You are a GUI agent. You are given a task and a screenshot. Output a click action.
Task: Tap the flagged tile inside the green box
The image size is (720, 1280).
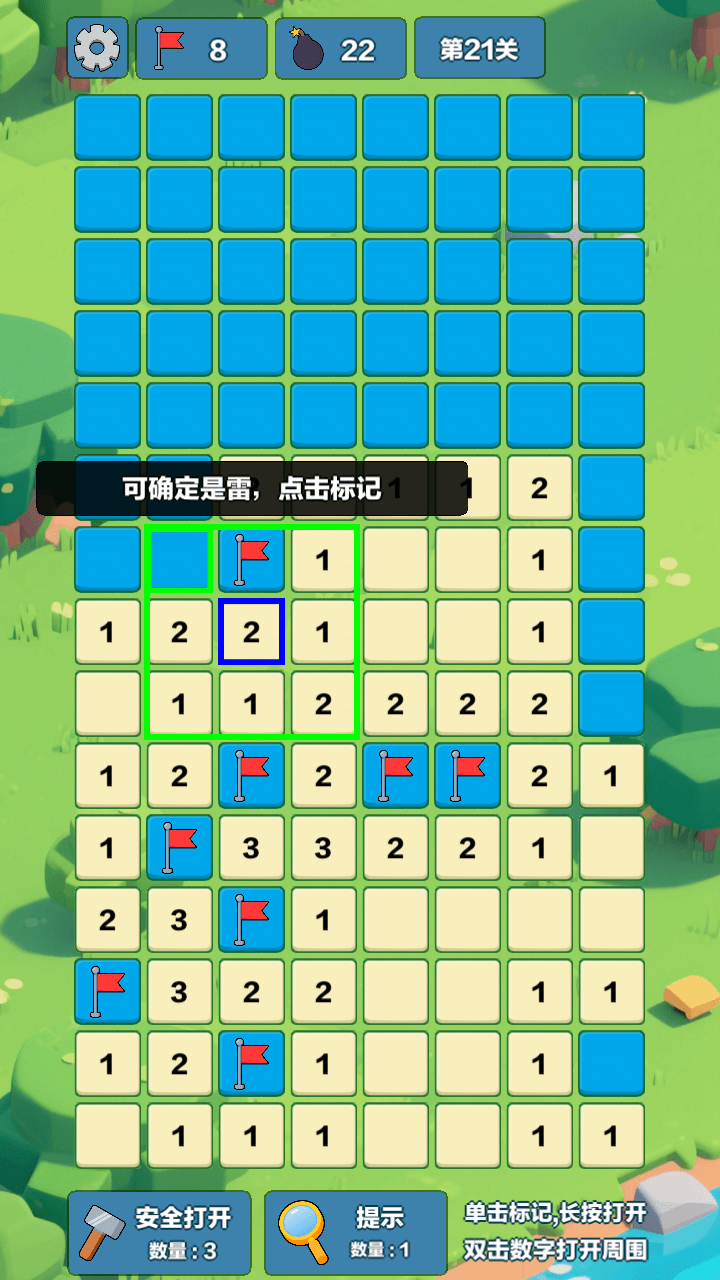click(251, 560)
